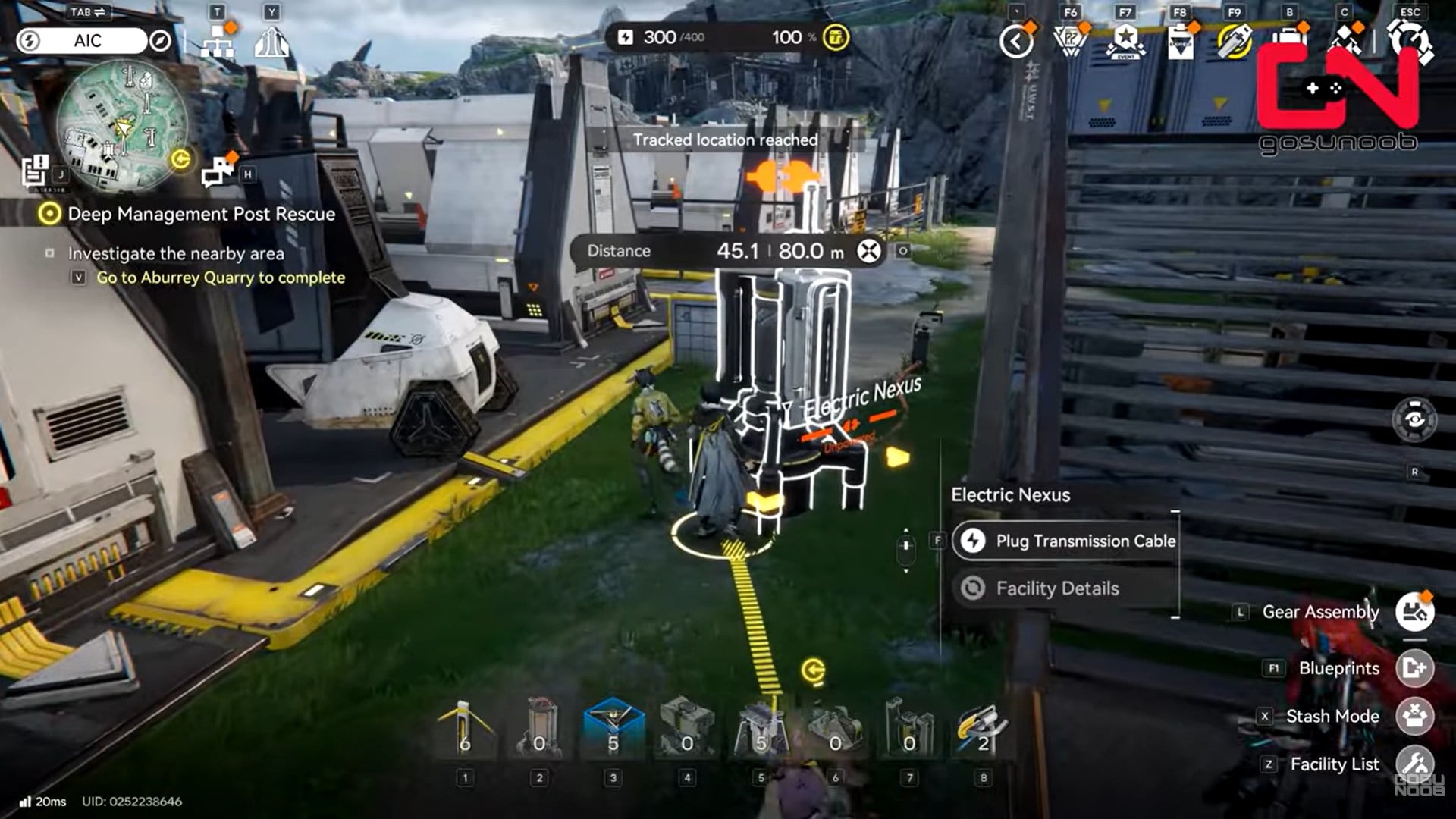This screenshot has width=1456, height=819.
Task: Open the backpack inventory icon
Action: tap(1289, 42)
